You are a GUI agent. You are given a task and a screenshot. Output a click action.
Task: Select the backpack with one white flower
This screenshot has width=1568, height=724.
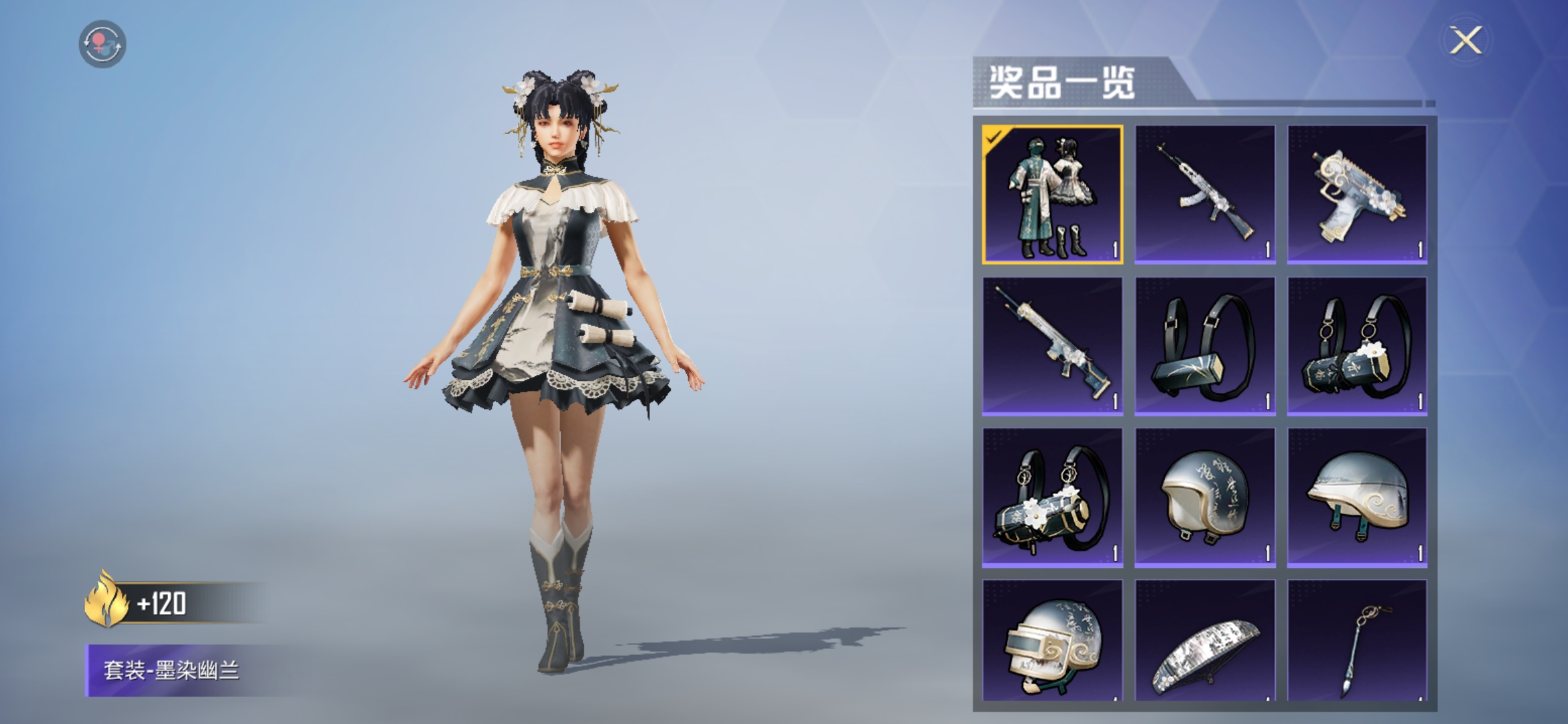coord(1357,346)
